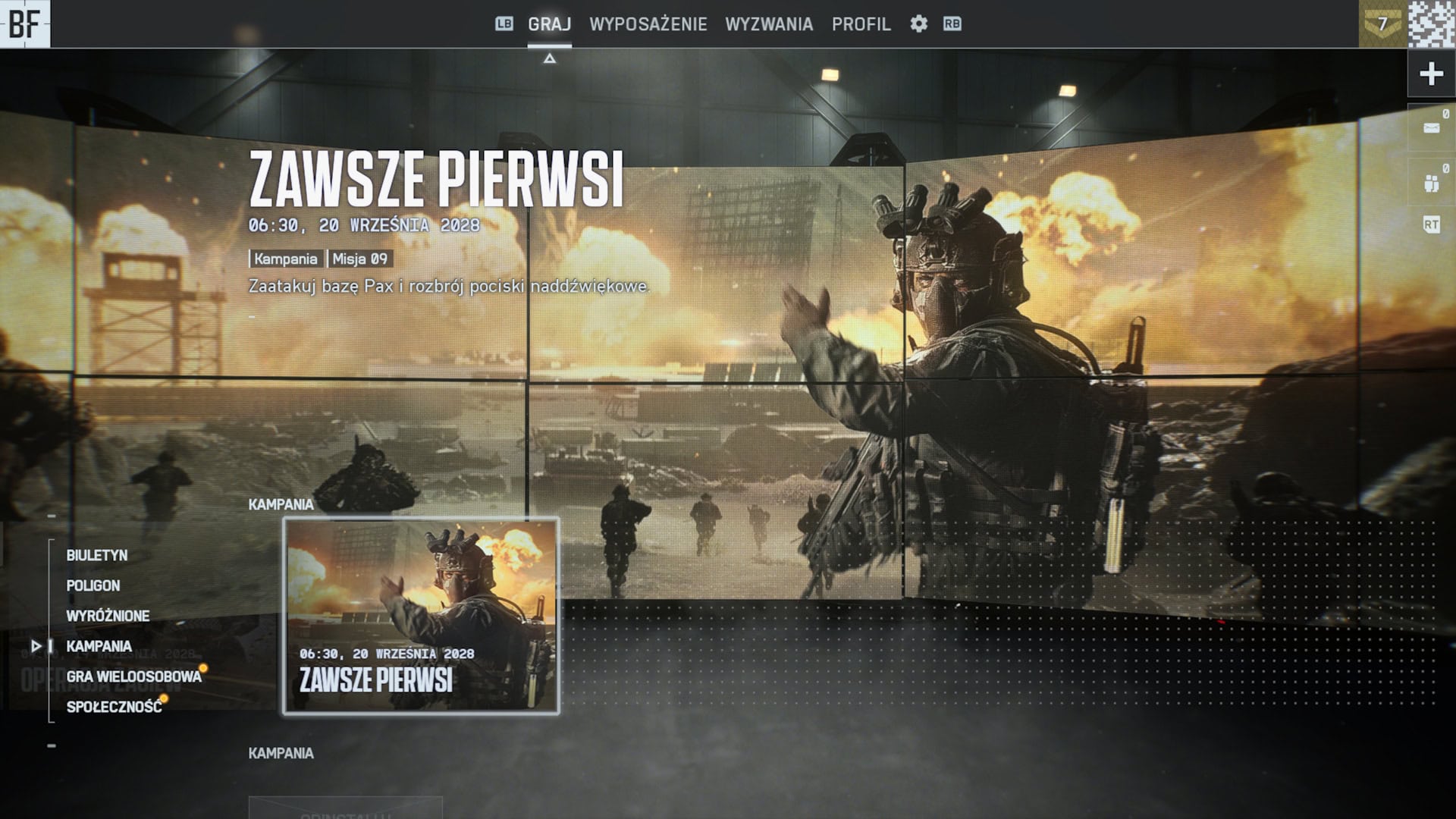Open WYRÓŻNIONE from the sidebar

[x=108, y=616]
